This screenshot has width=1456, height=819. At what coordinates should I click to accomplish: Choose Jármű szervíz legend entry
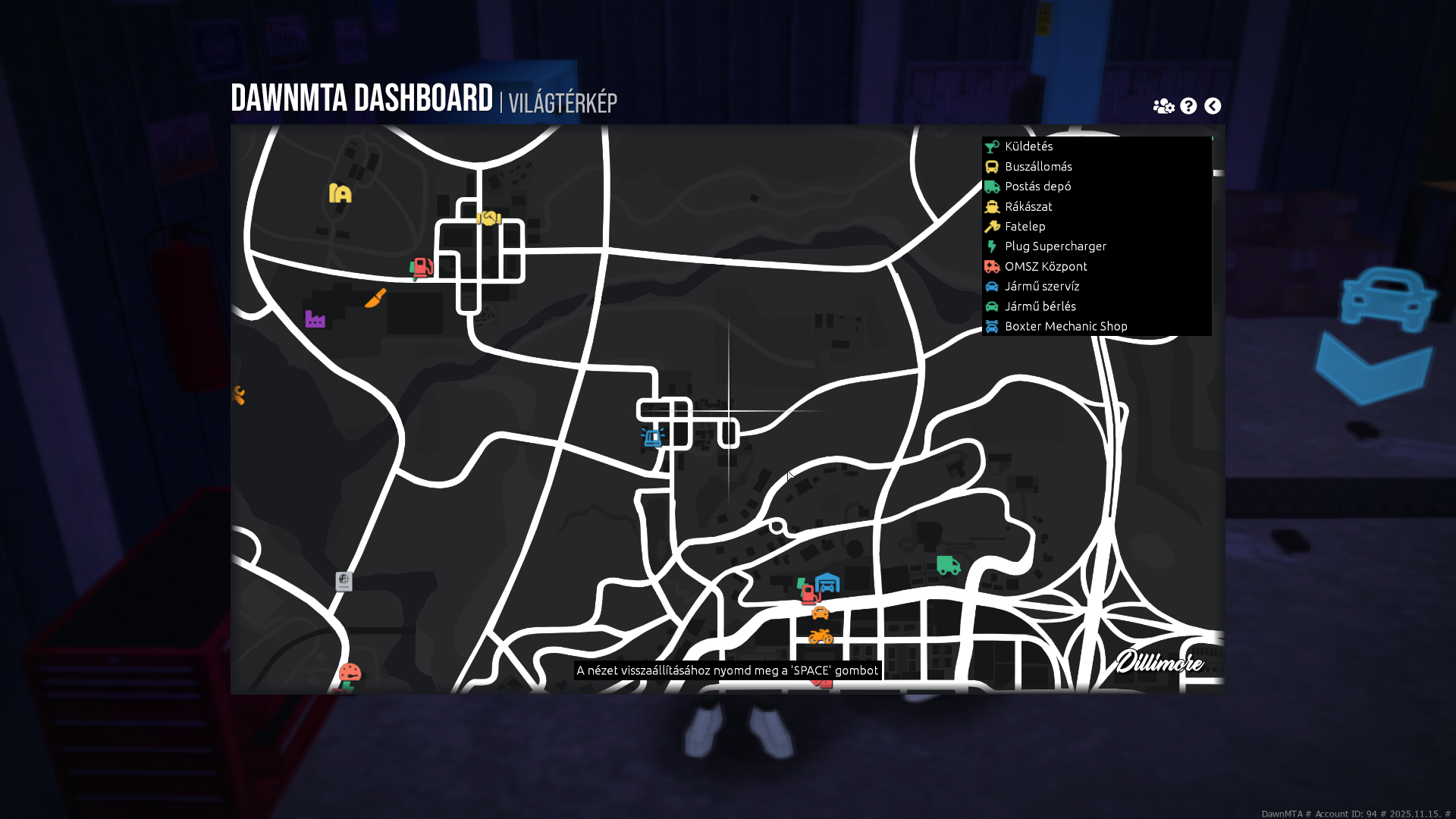click(1041, 287)
